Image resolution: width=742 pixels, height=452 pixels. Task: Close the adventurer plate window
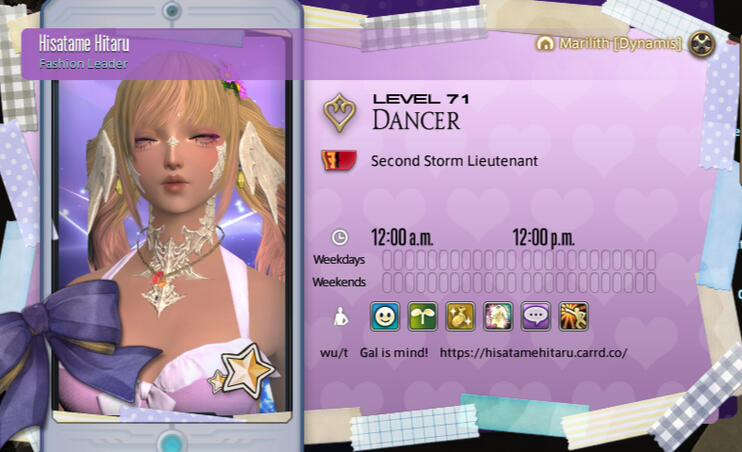point(704,43)
